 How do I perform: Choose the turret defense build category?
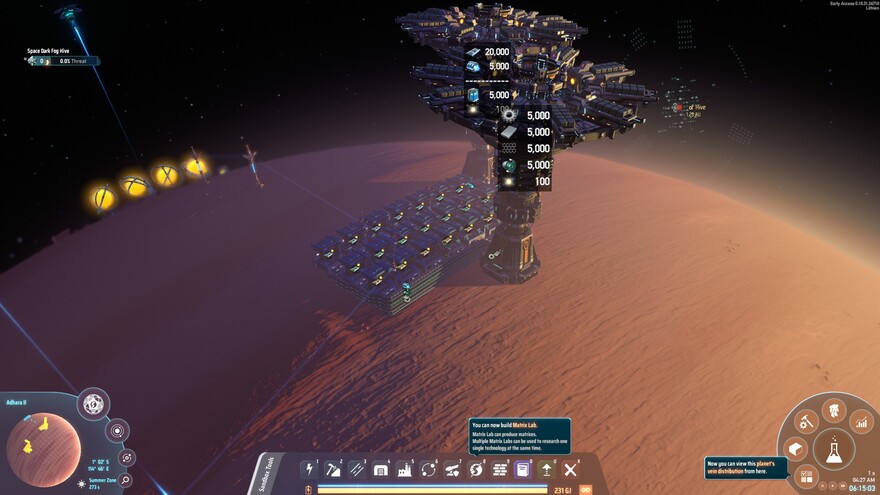click(452, 469)
